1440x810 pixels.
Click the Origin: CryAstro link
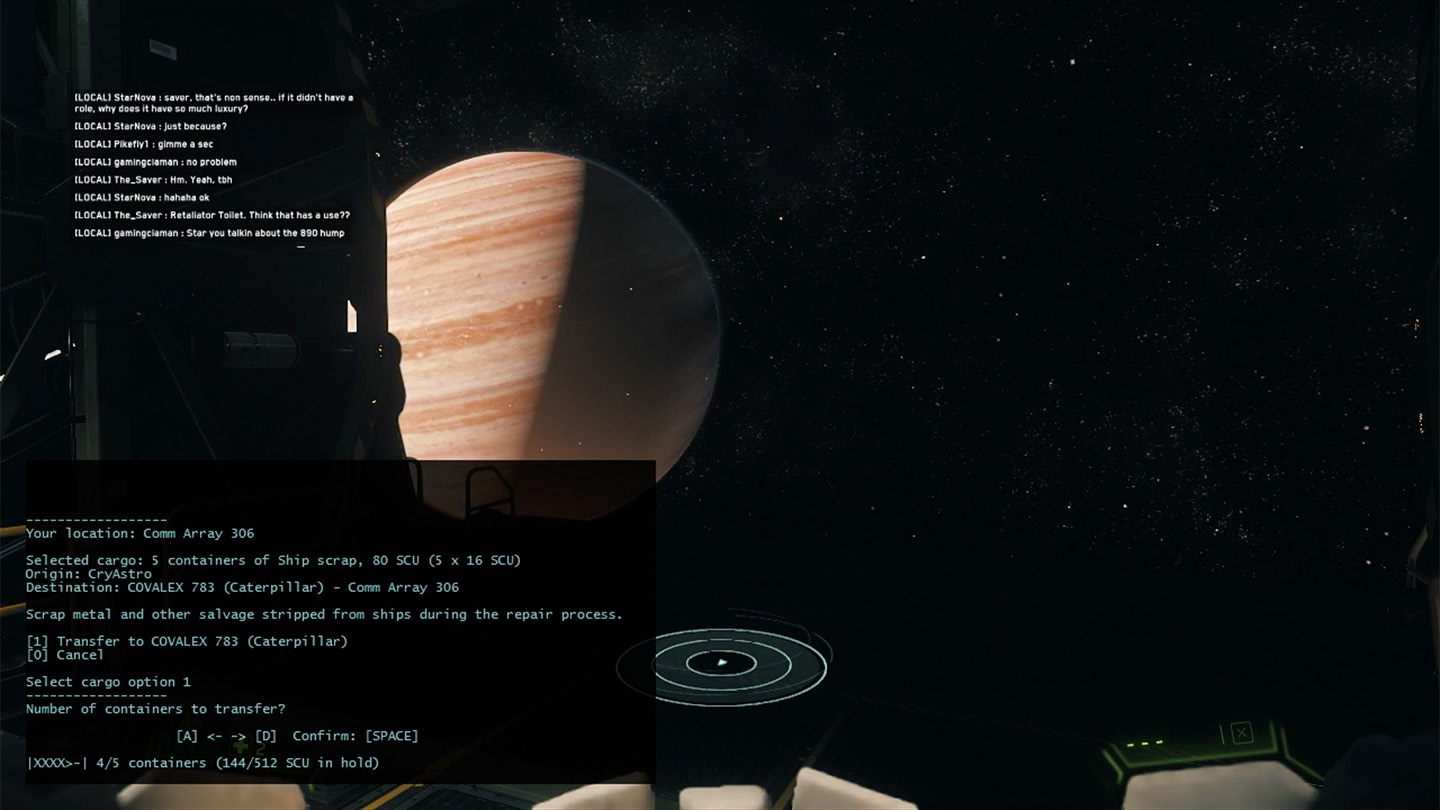coord(88,573)
